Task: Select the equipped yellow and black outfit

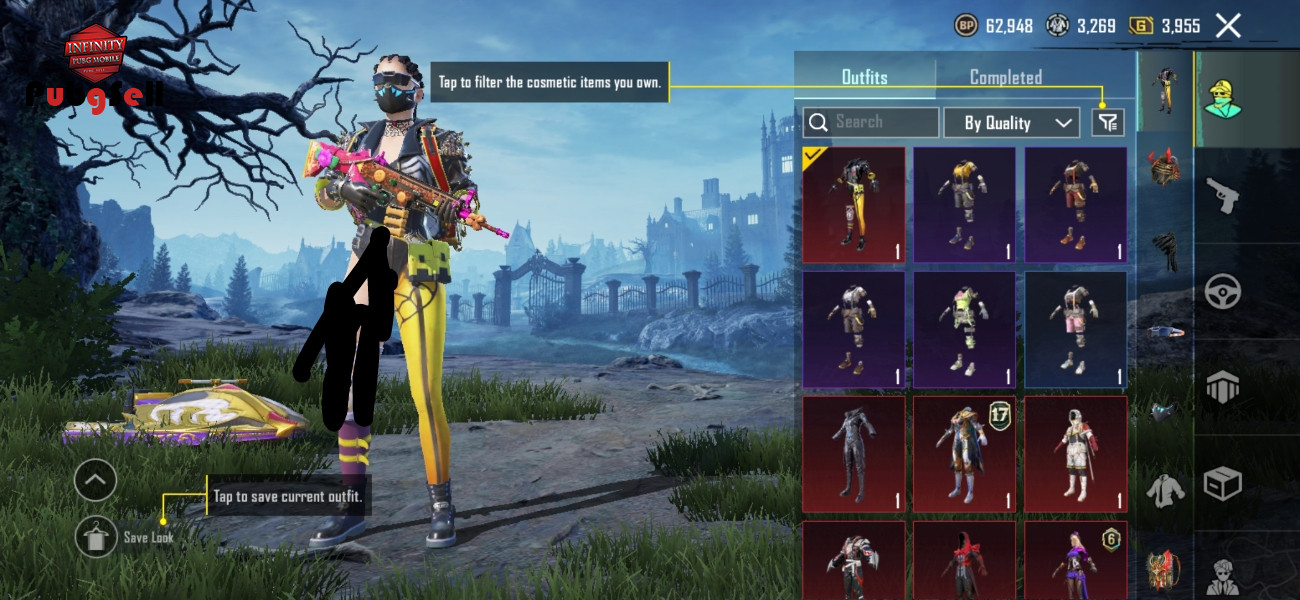Action: pyautogui.click(x=854, y=205)
